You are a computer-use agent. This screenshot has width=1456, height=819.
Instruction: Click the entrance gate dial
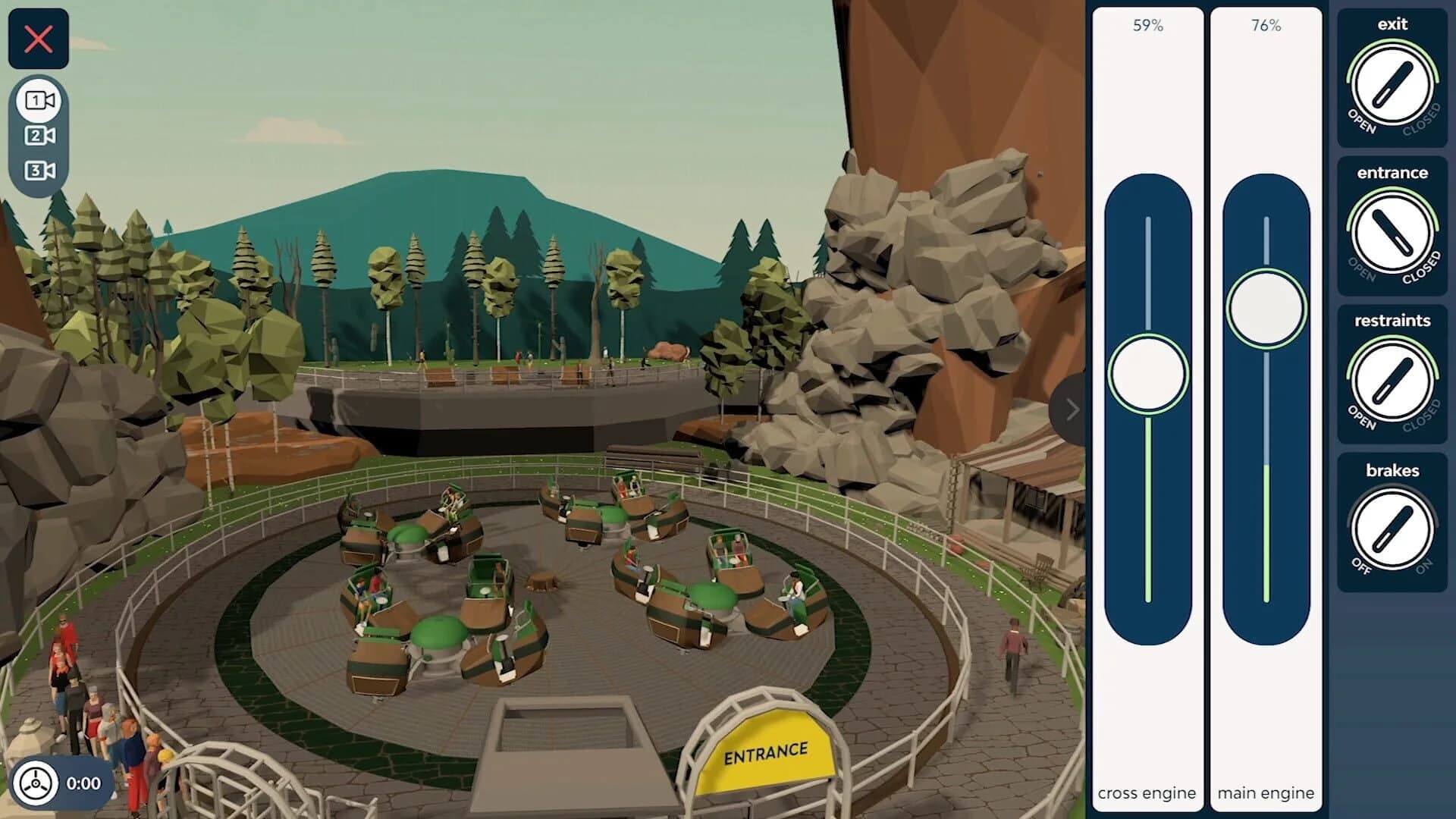pos(1392,234)
